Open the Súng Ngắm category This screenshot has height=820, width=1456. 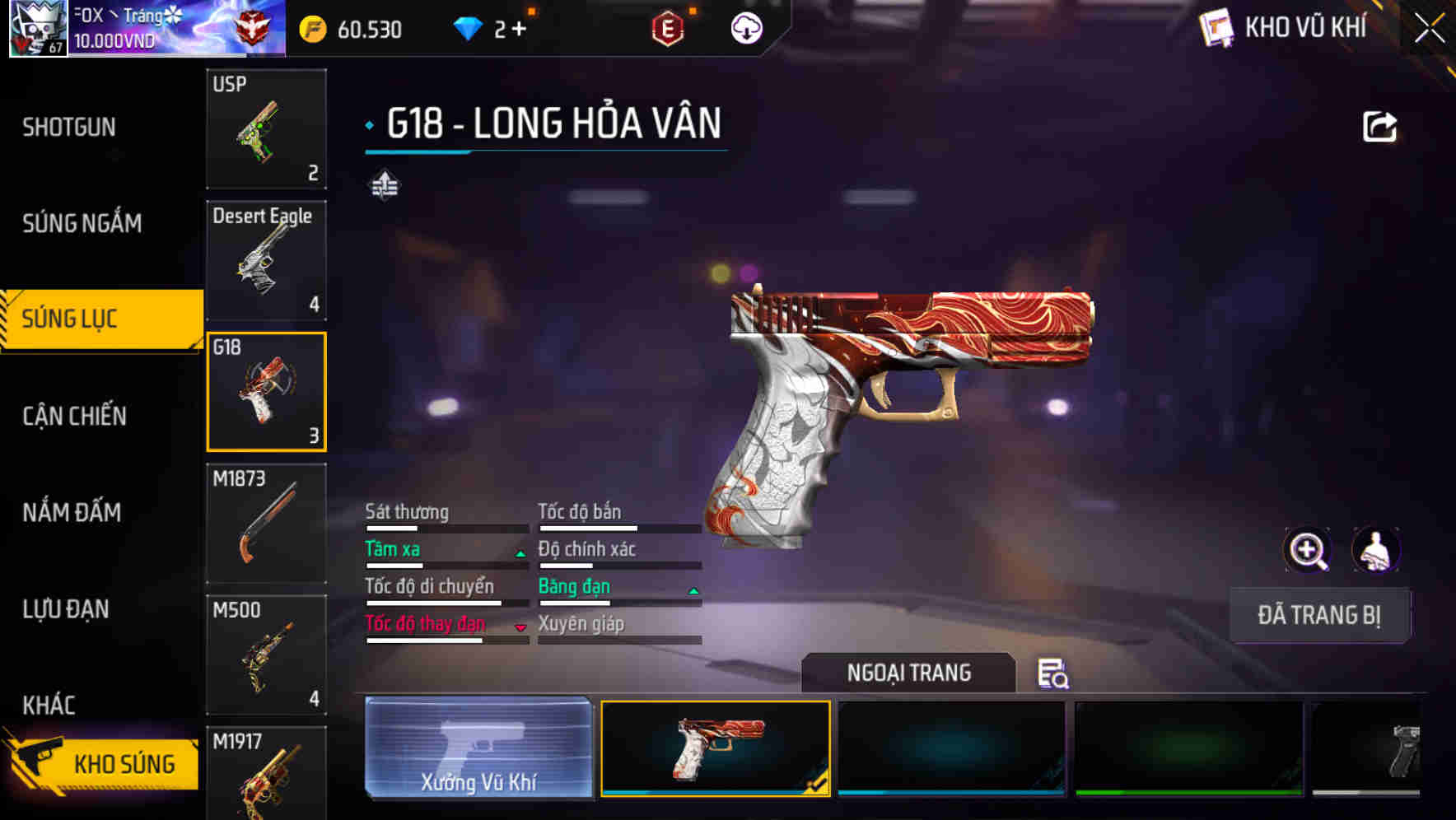point(82,223)
